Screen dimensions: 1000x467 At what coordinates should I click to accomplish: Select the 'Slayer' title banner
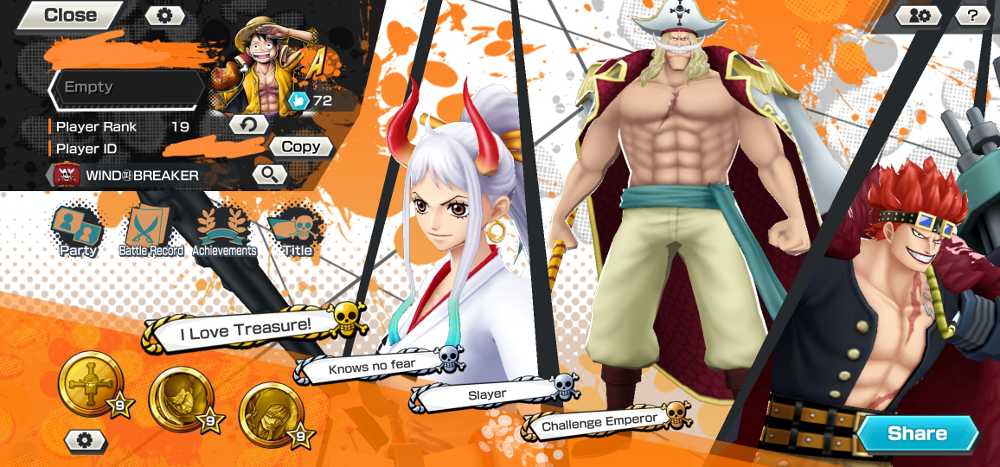click(488, 395)
